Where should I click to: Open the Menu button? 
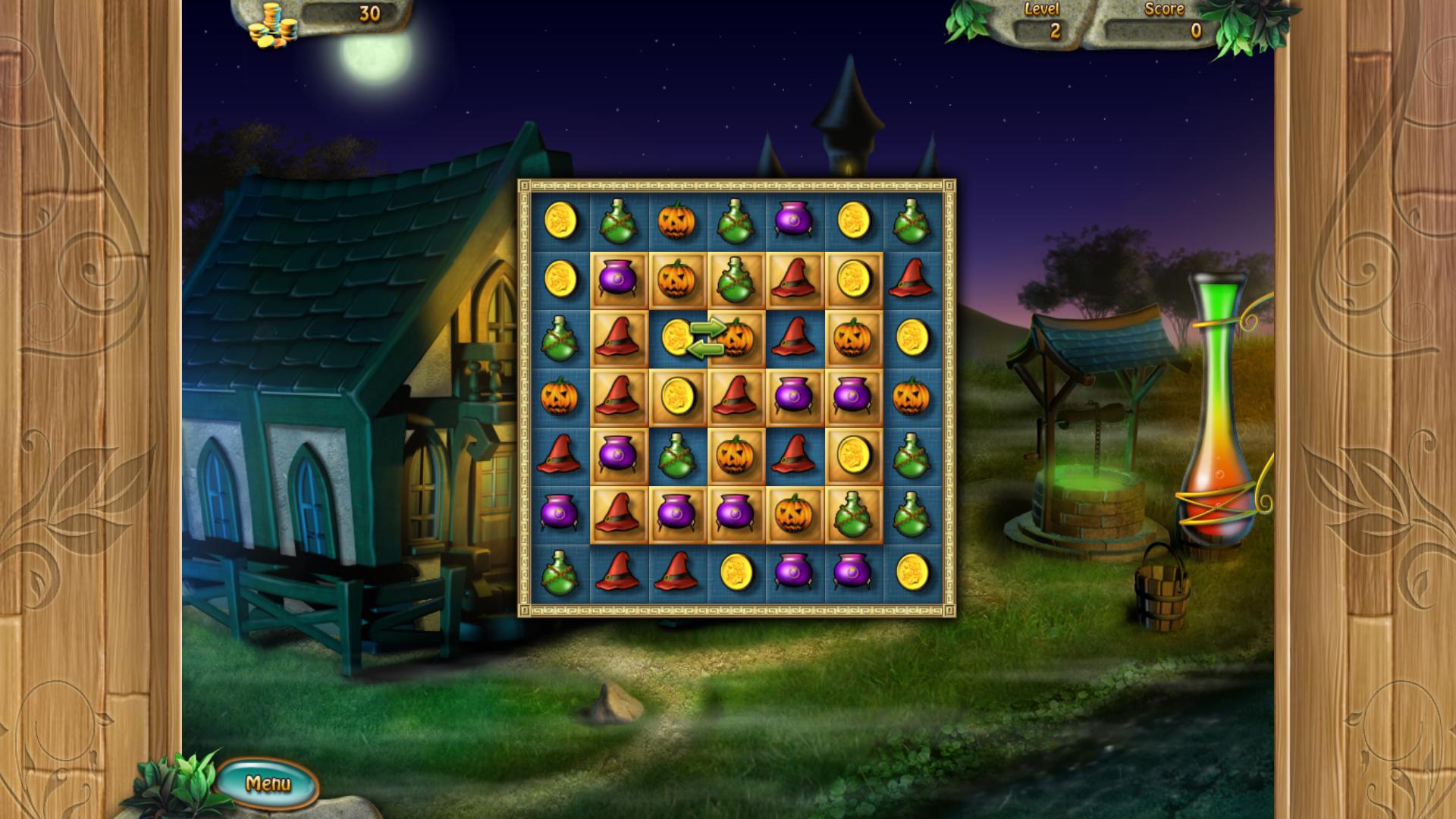pyautogui.click(x=268, y=783)
